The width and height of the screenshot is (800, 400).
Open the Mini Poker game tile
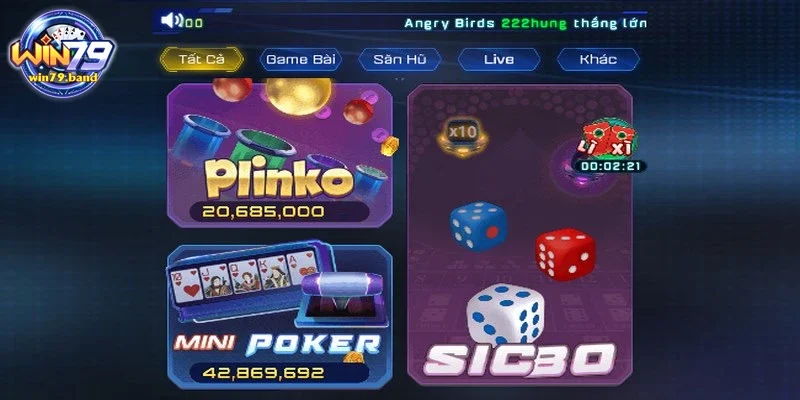coord(280,315)
